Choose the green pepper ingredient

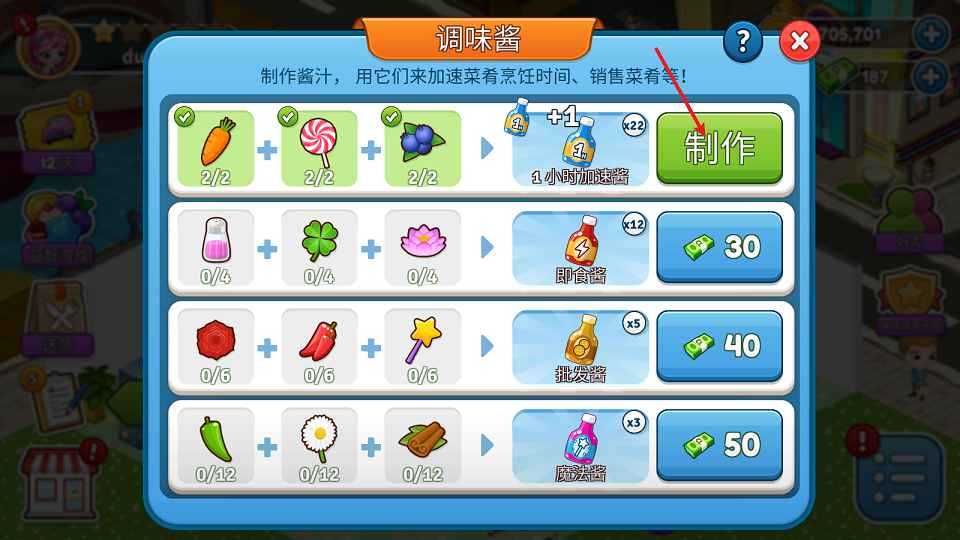click(x=215, y=445)
